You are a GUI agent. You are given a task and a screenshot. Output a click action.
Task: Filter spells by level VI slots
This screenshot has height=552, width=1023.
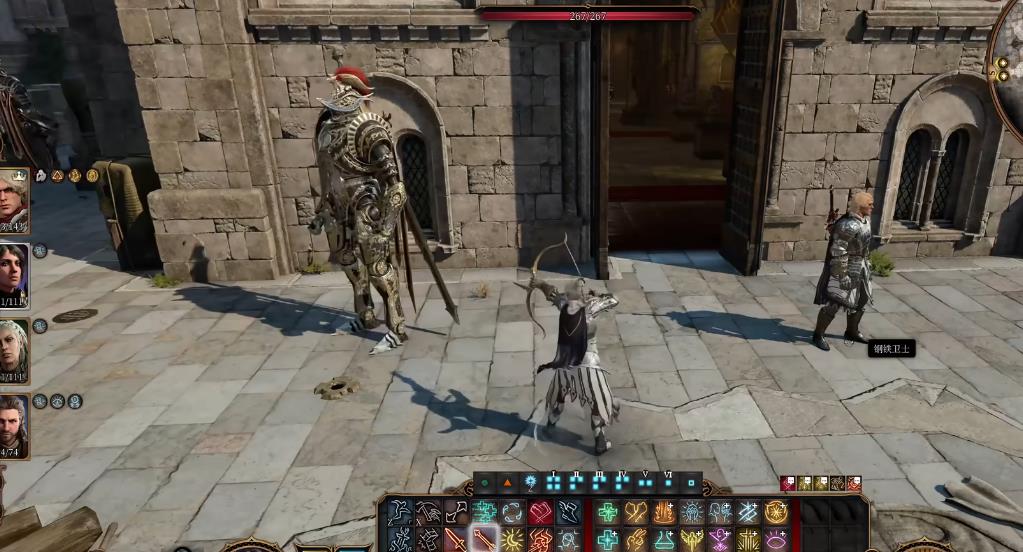(x=668, y=482)
